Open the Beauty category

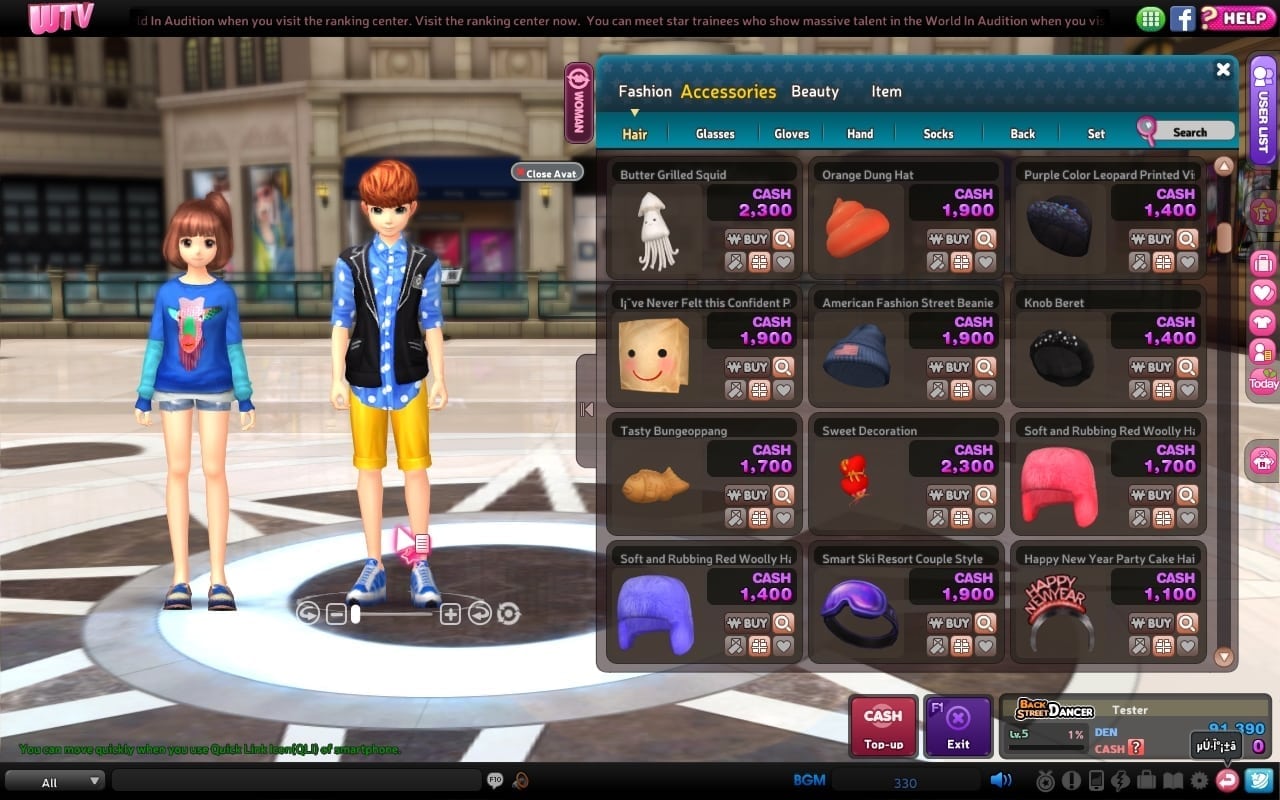[814, 91]
